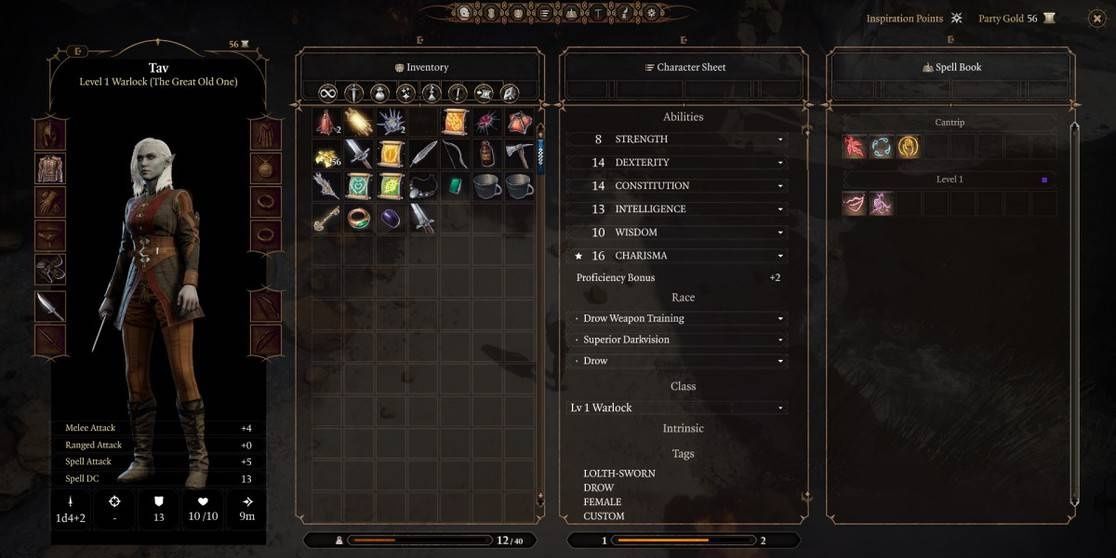Expand the Strength ability row

tap(781, 139)
